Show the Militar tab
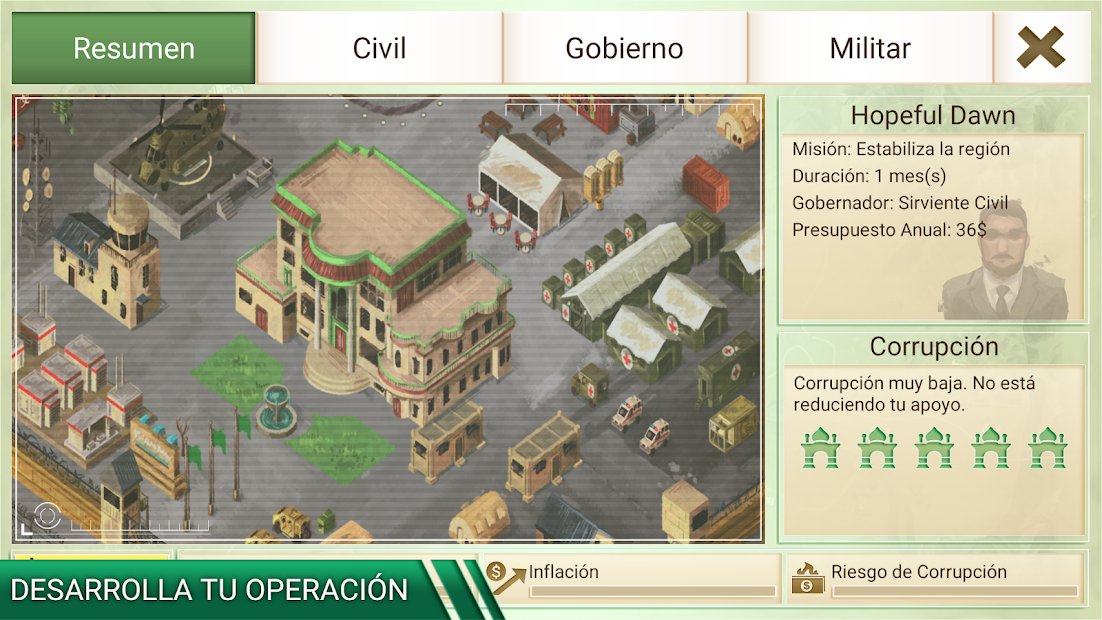The width and height of the screenshot is (1102, 620). (x=870, y=48)
